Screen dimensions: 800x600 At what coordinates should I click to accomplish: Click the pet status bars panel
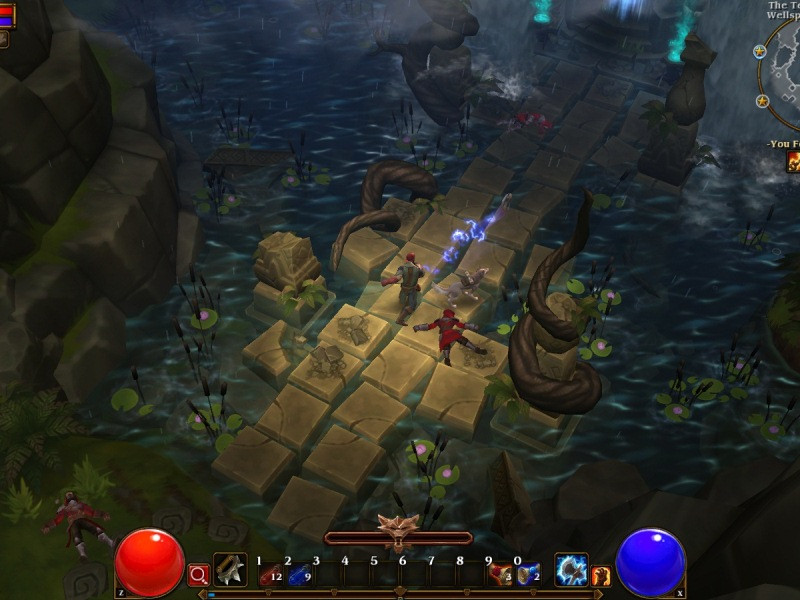pyautogui.click(x=7, y=16)
